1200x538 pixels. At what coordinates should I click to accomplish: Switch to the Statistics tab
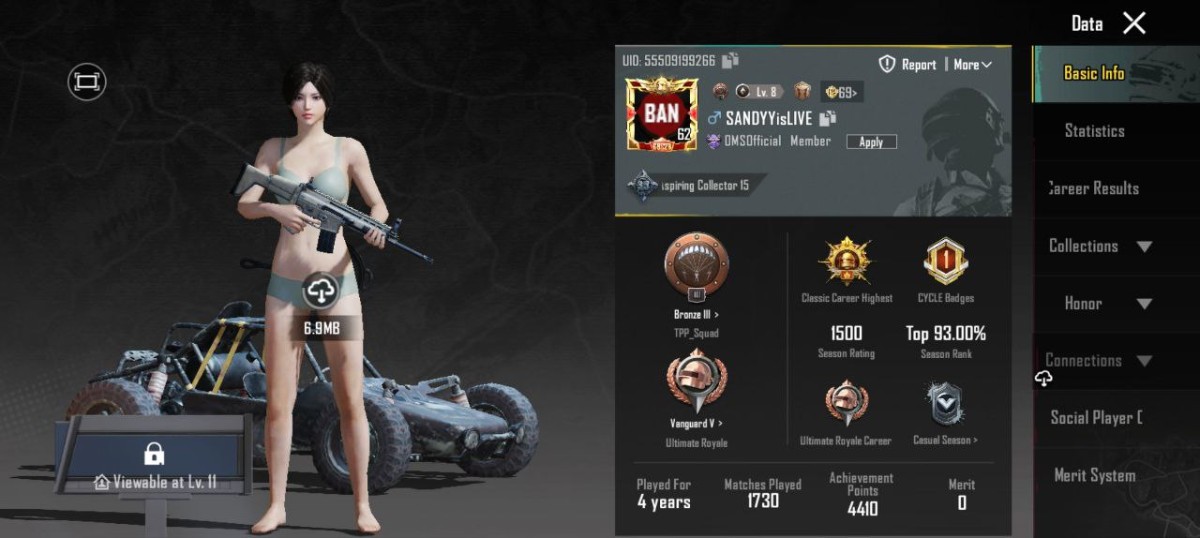(x=1094, y=131)
